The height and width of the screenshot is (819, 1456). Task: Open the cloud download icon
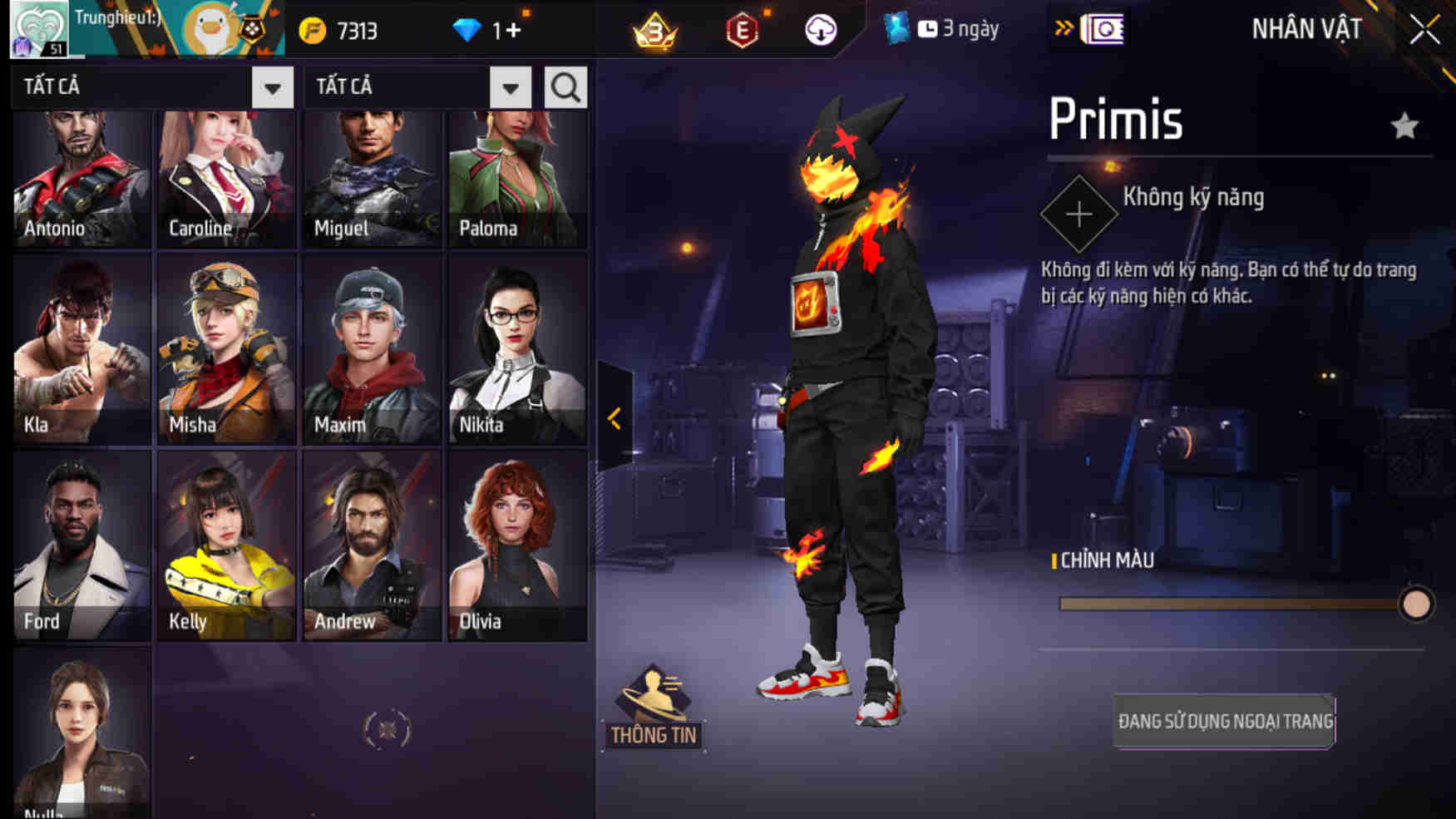820,30
